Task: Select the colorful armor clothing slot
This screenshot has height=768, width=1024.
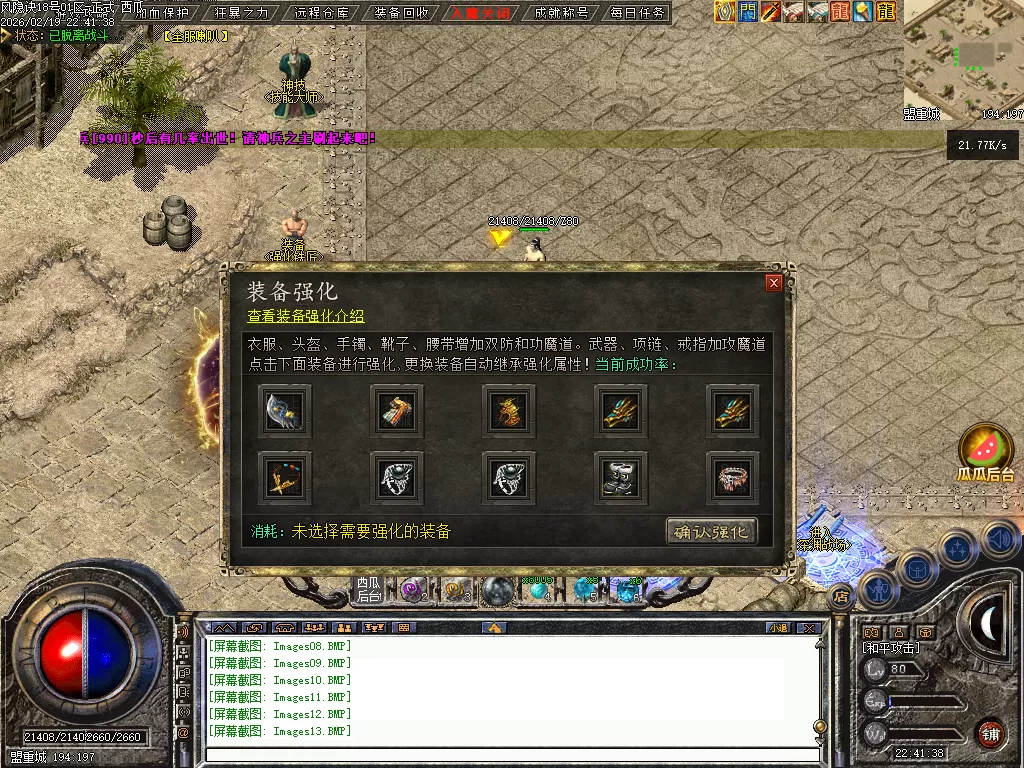Action: (x=397, y=409)
